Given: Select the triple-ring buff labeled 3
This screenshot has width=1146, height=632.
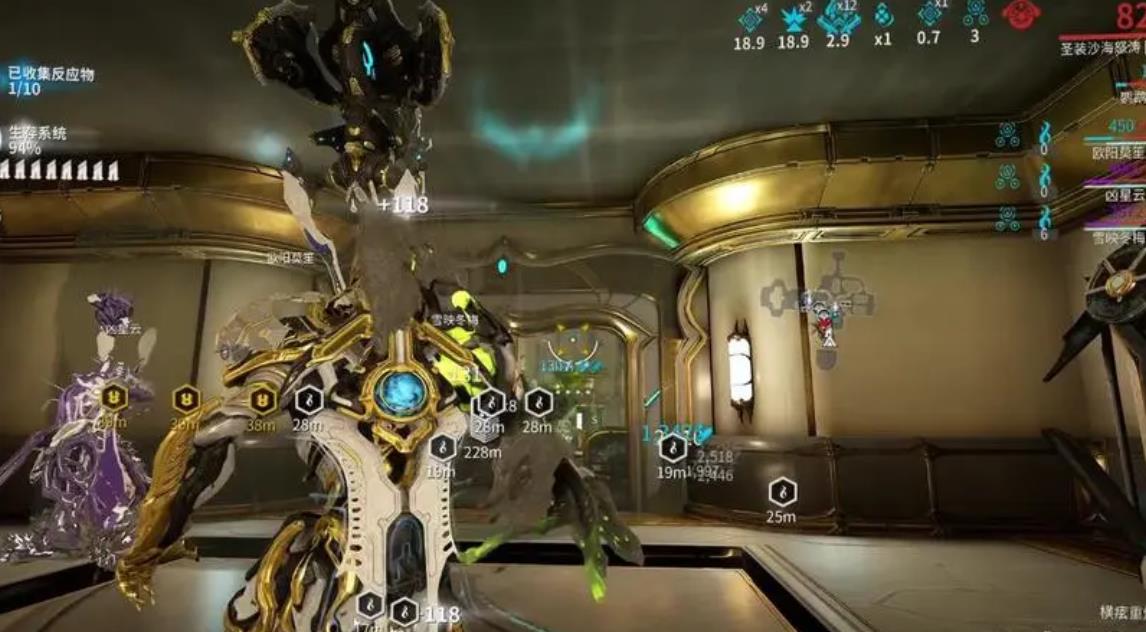Looking at the screenshot, I should pos(975,14).
